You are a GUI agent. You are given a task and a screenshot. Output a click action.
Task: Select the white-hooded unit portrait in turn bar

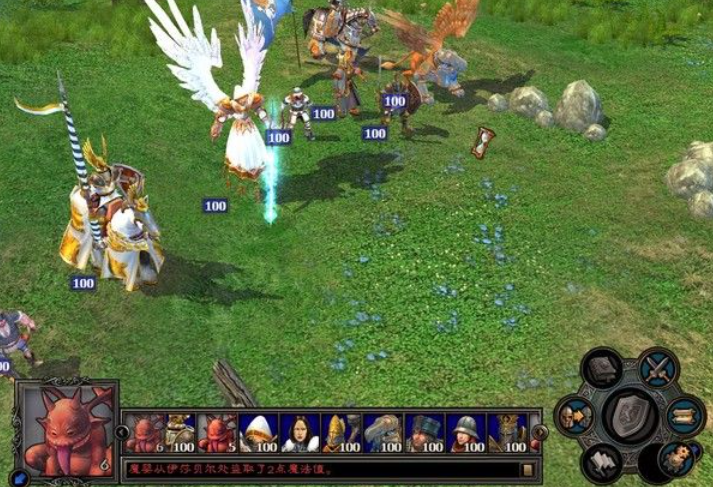click(x=259, y=433)
